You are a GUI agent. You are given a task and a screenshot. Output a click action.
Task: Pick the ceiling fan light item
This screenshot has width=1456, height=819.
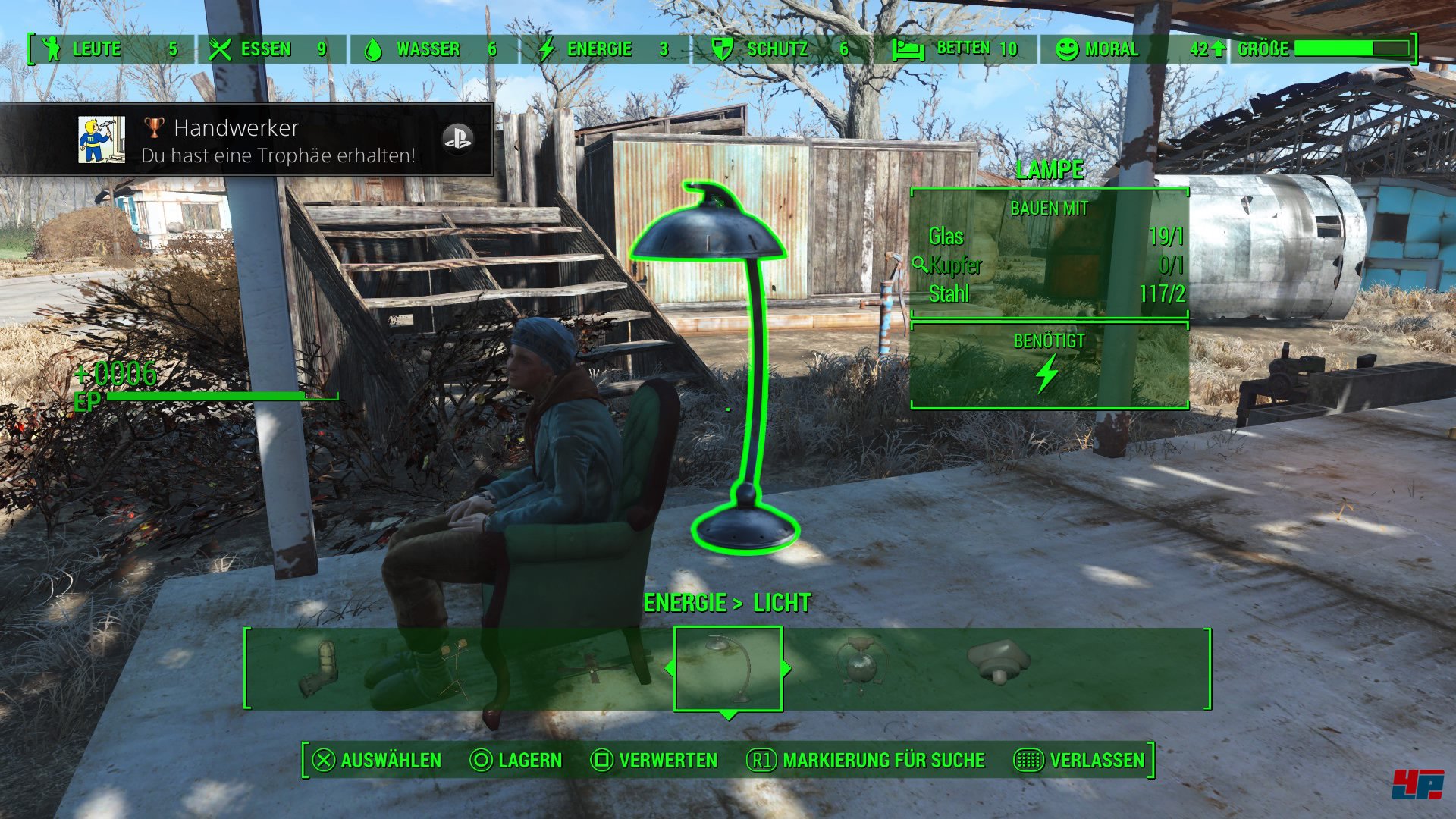click(x=591, y=670)
